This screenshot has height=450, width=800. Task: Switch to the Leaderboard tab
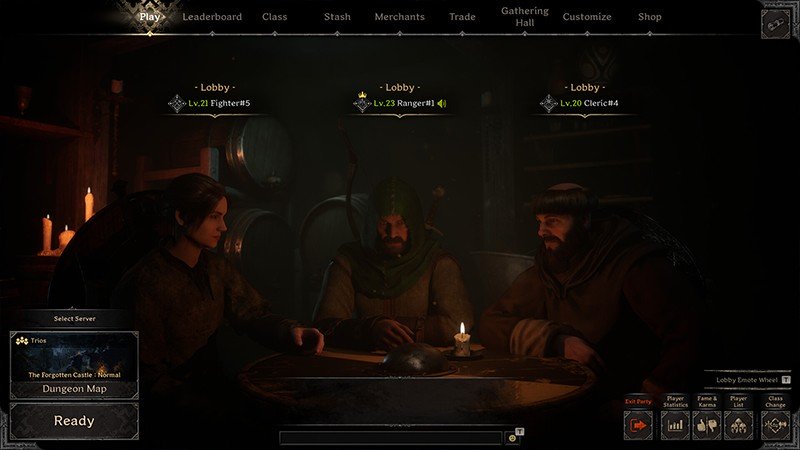[211, 17]
